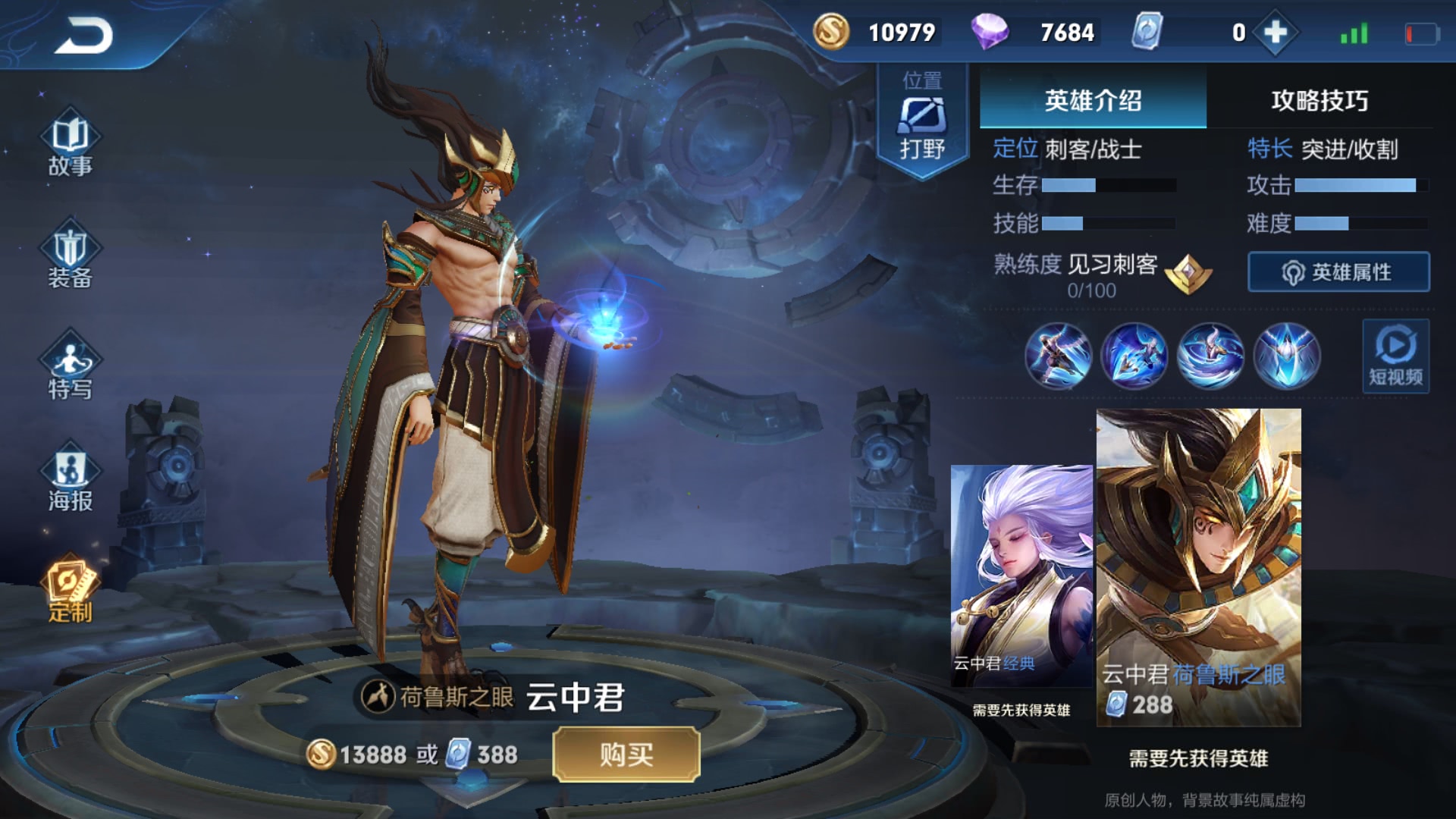
Task: Click the 打野 position badge
Action: coord(922,121)
